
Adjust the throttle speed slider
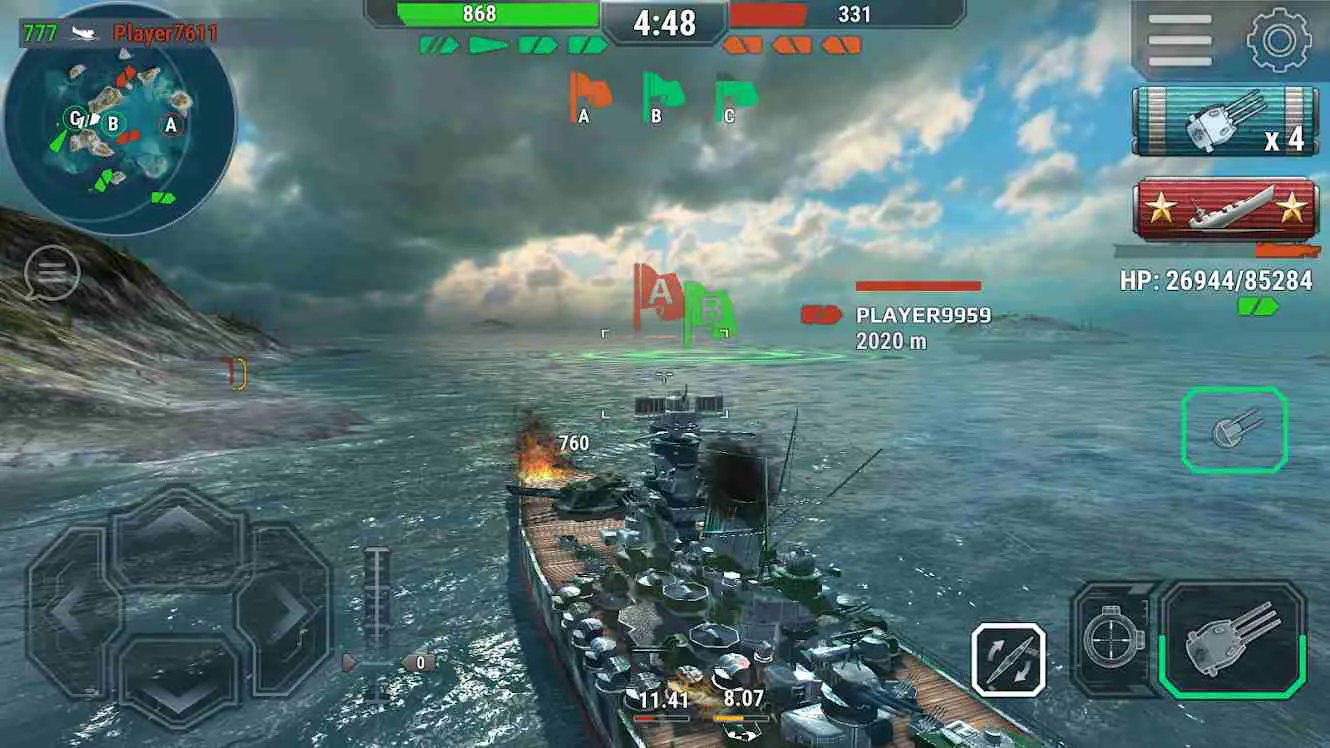378,595
